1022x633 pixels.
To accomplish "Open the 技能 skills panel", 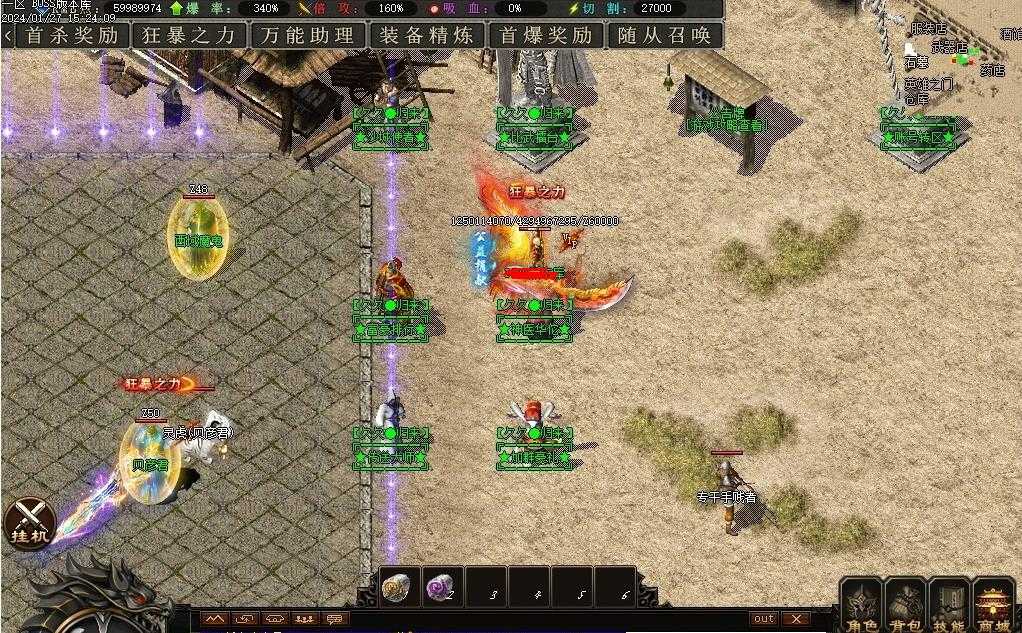I will pos(949,604).
